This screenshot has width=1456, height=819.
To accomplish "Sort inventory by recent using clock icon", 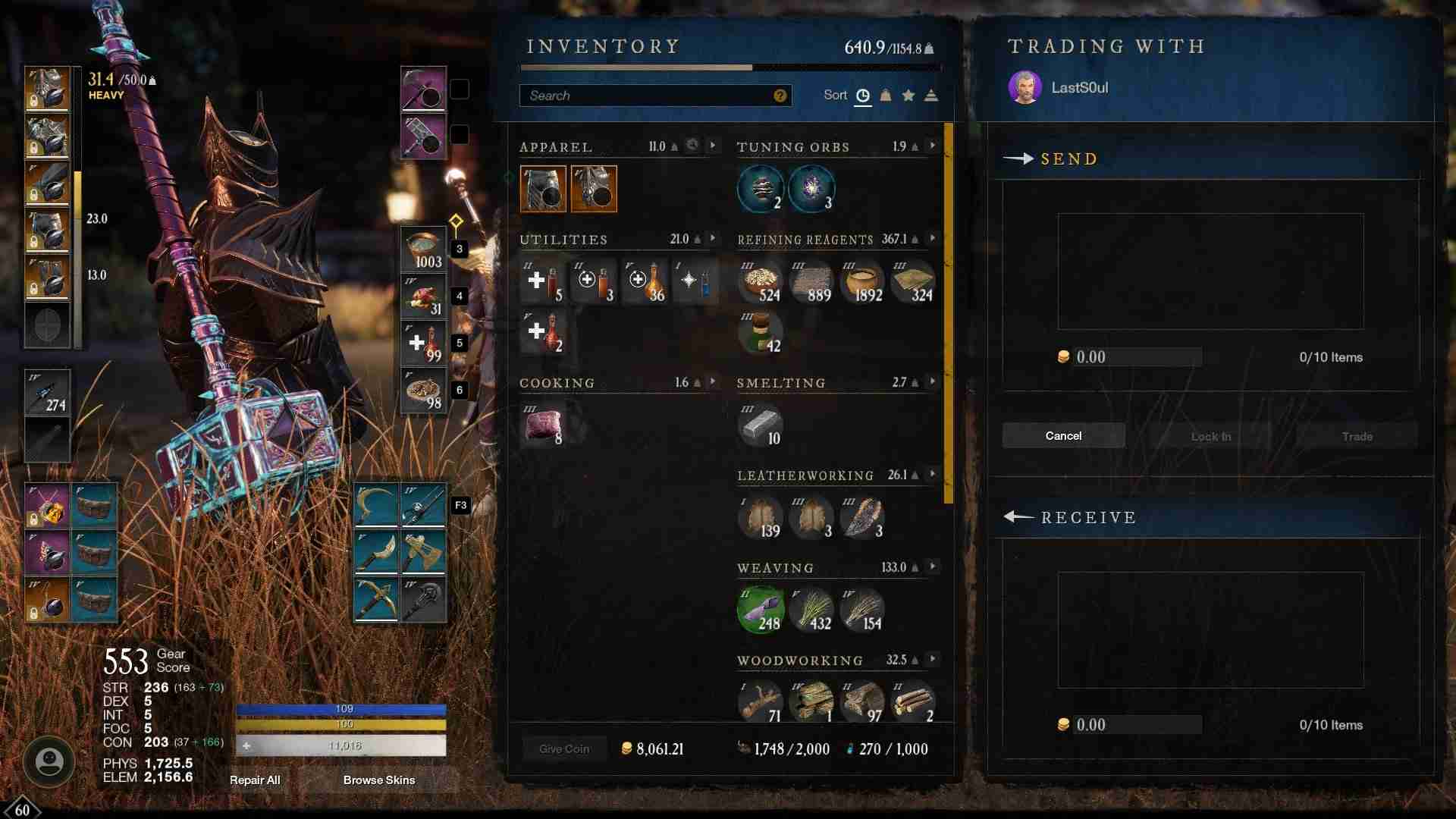I will 863,95.
